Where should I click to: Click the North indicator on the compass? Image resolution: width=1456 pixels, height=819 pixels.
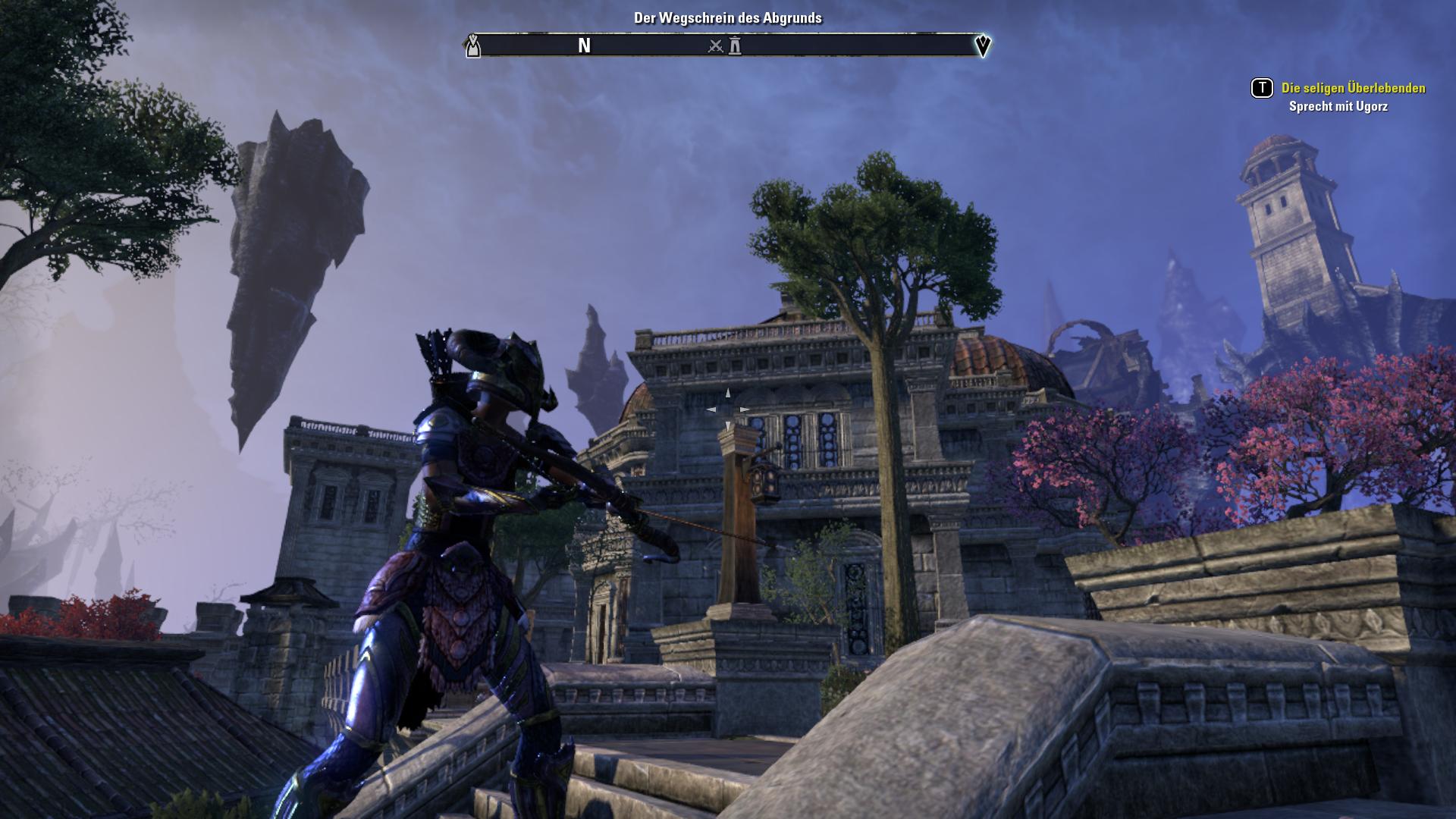(584, 46)
